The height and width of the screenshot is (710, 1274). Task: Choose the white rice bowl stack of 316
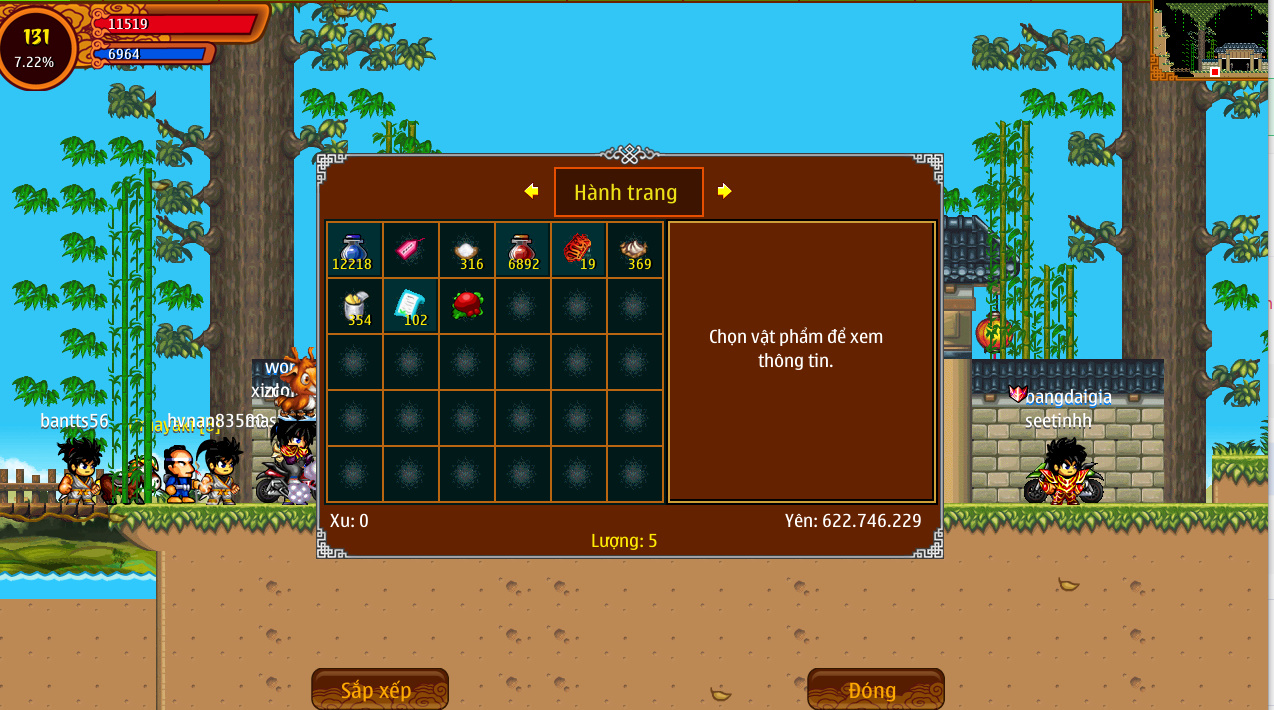pyautogui.click(x=466, y=250)
